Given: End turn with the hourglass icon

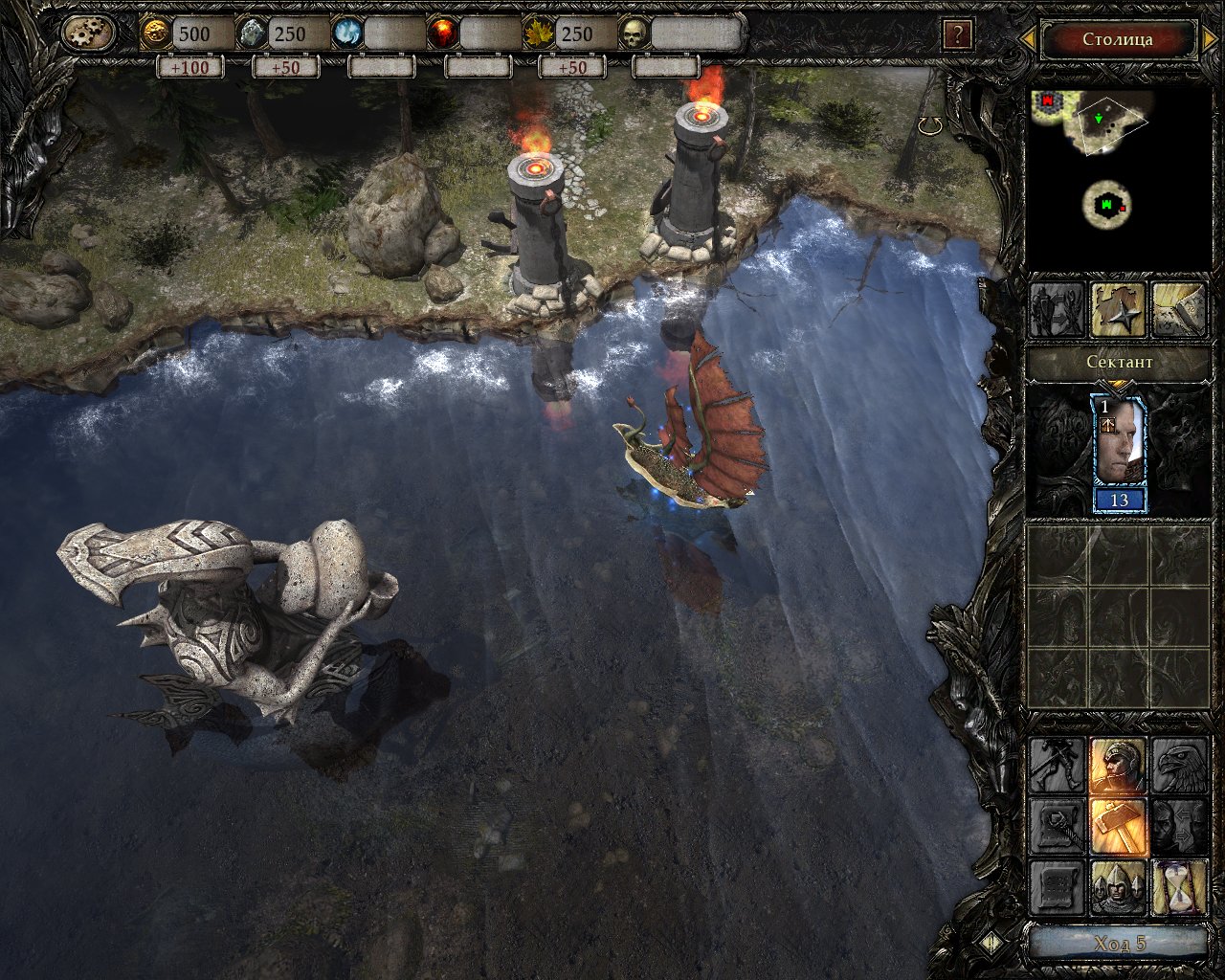Looking at the screenshot, I should [1179, 887].
